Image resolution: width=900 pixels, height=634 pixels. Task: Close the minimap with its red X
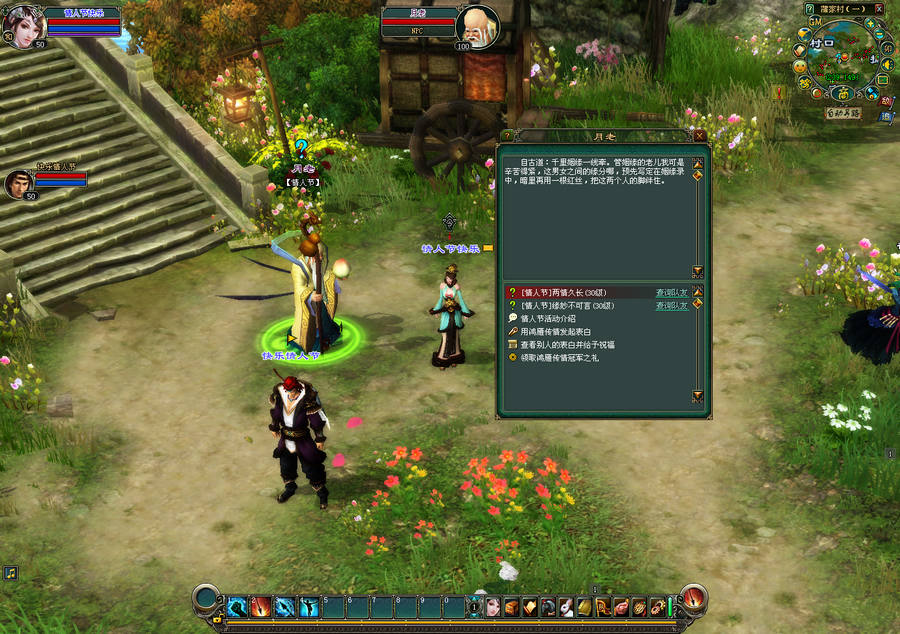tap(878, 8)
